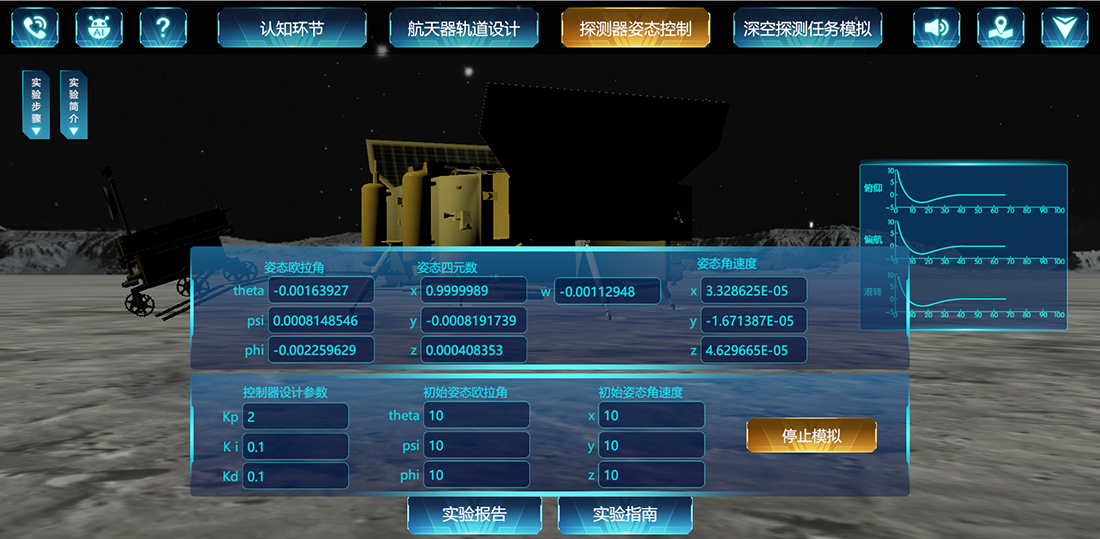The height and width of the screenshot is (539, 1100).
Task: Expand the 实验步骤 panel
Action: coord(36,104)
